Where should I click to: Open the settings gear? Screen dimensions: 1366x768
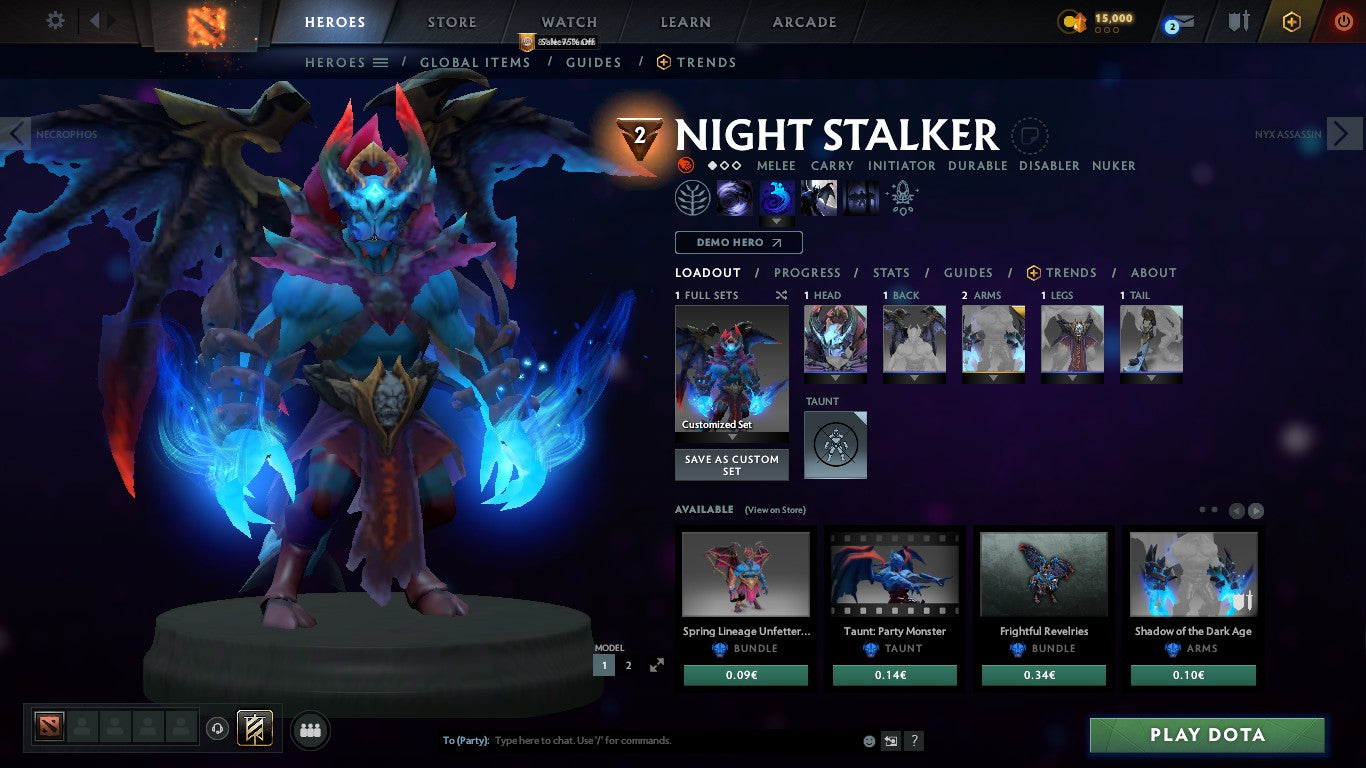55,19
